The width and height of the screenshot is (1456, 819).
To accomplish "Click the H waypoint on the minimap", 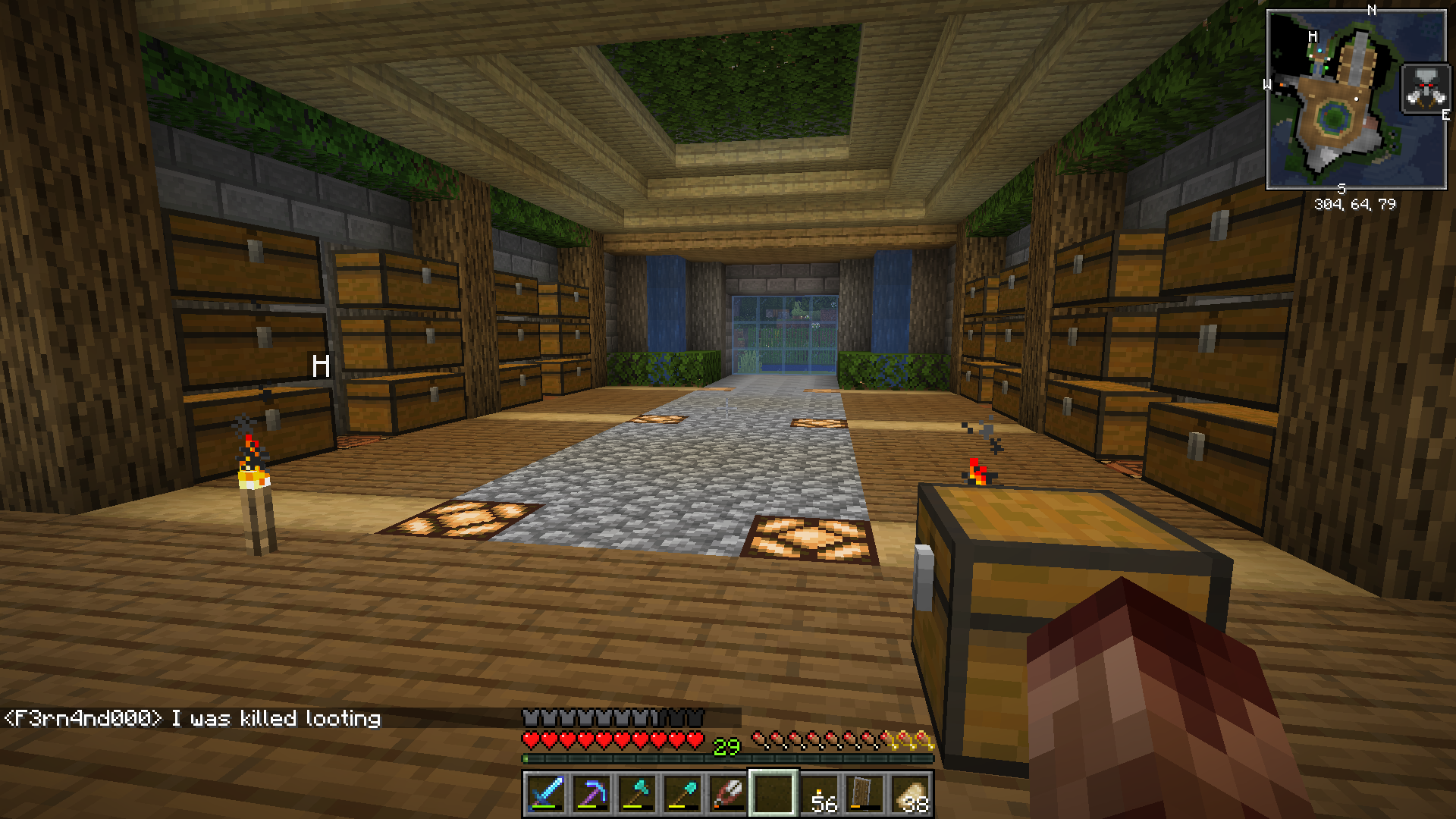I will [x=1313, y=37].
